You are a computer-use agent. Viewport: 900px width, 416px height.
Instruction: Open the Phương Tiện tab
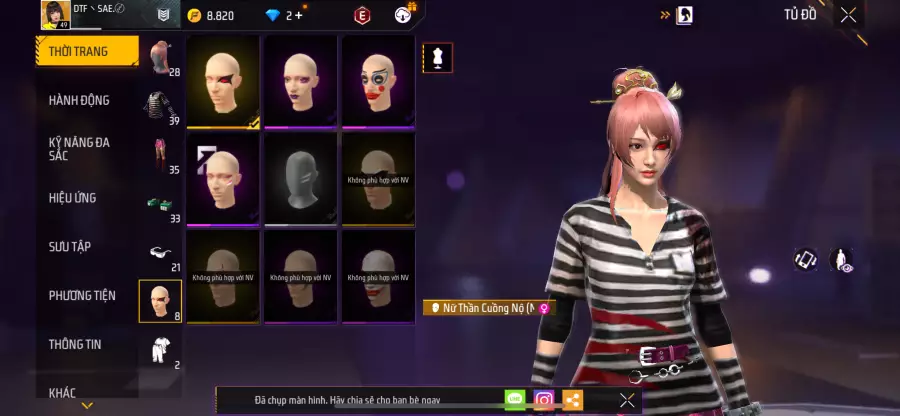[x=82, y=295]
